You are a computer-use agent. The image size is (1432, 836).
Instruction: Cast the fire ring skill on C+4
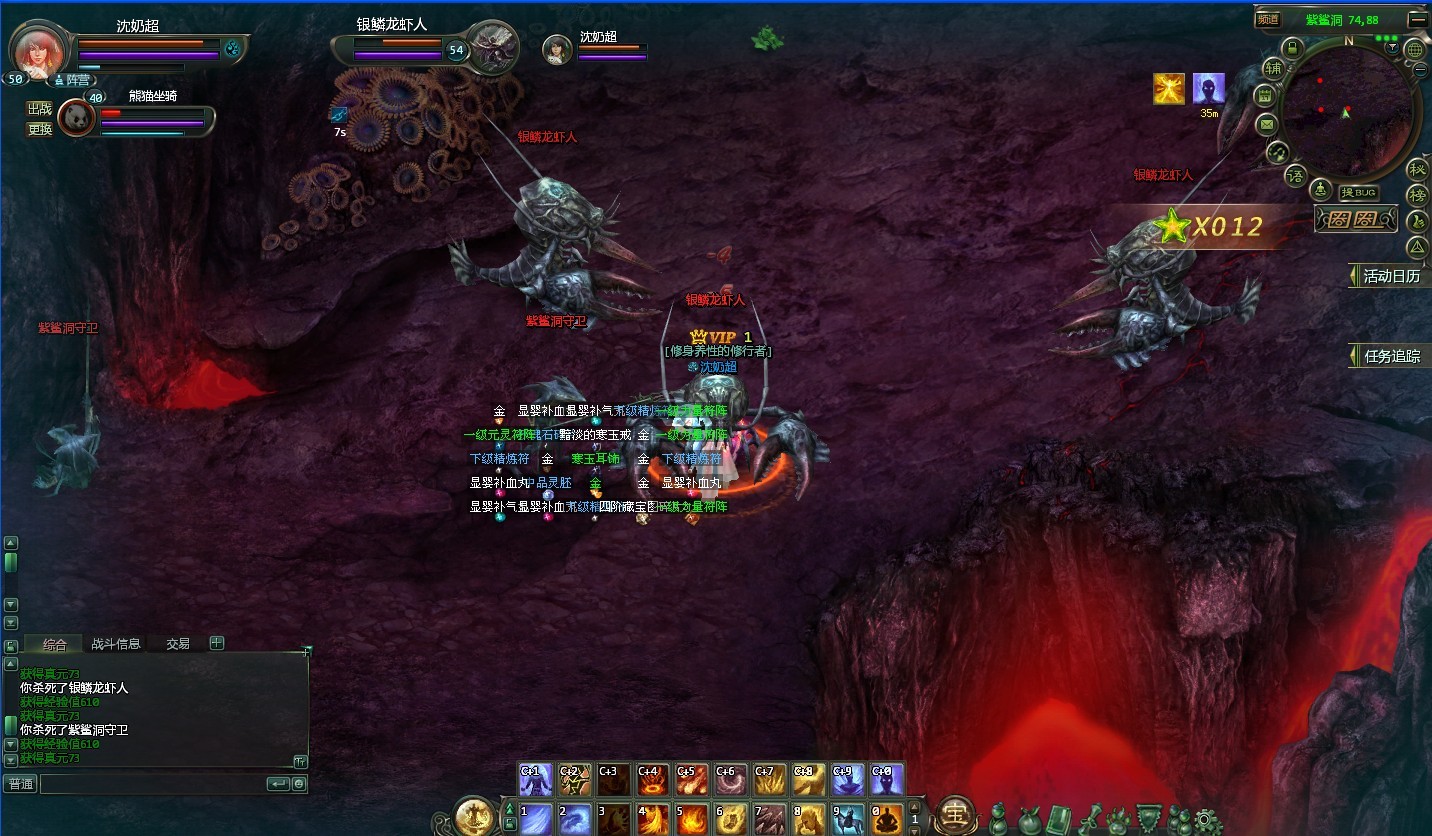coord(654,780)
